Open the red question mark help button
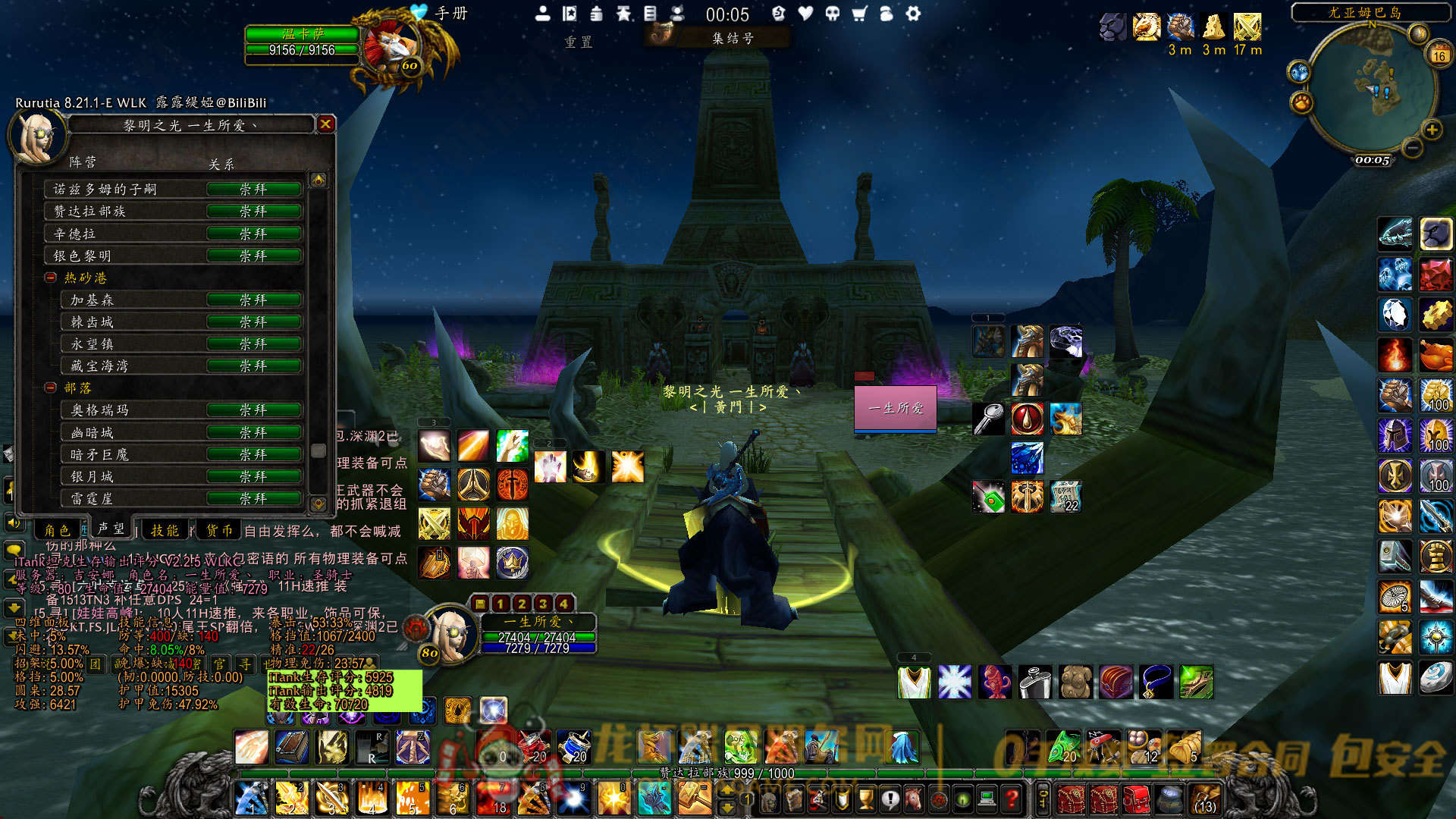Image resolution: width=1456 pixels, height=819 pixels. pyautogui.click(x=1011, y=799)
